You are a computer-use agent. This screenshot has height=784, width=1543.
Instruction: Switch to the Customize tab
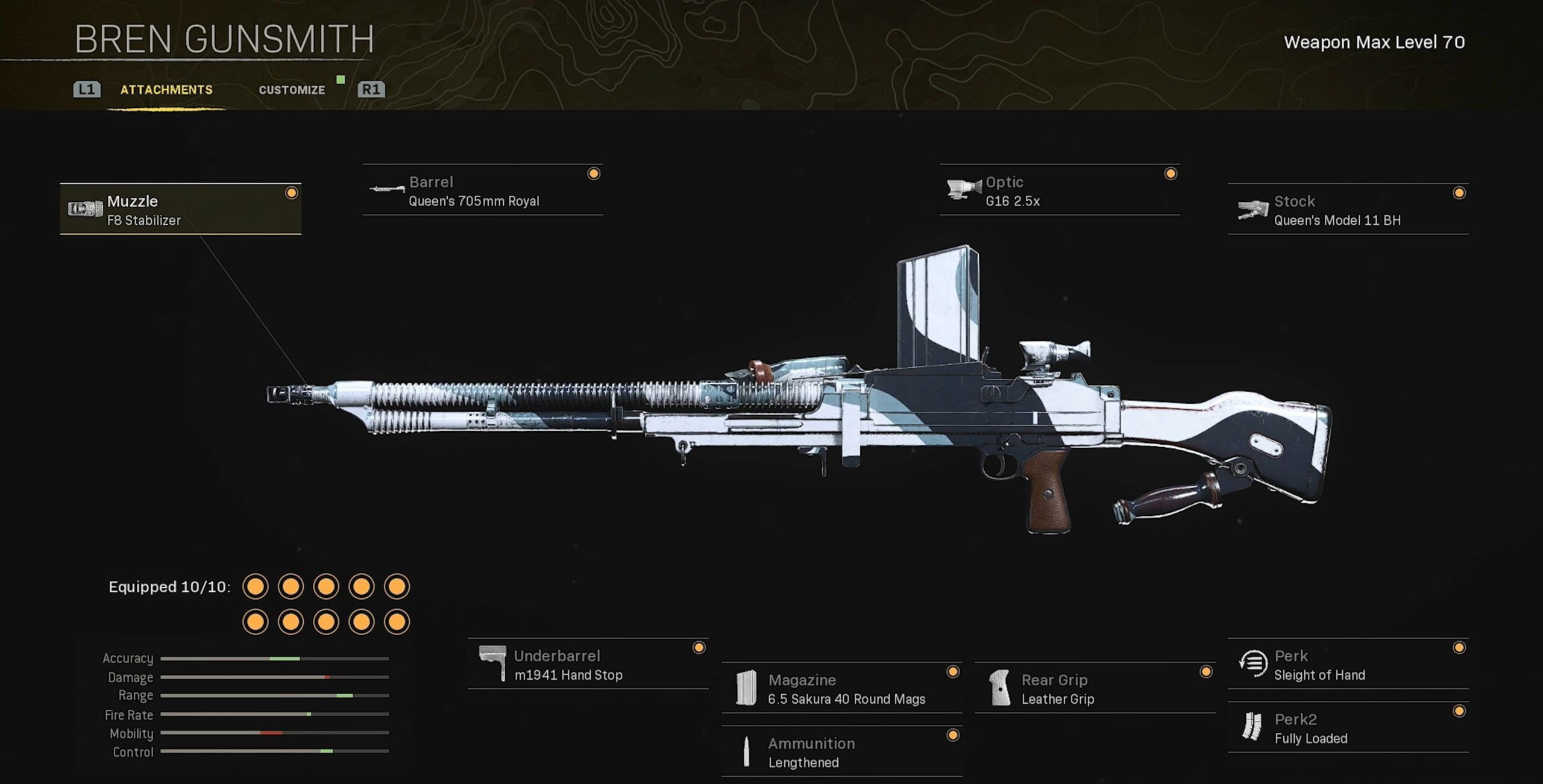click(292, 89)
